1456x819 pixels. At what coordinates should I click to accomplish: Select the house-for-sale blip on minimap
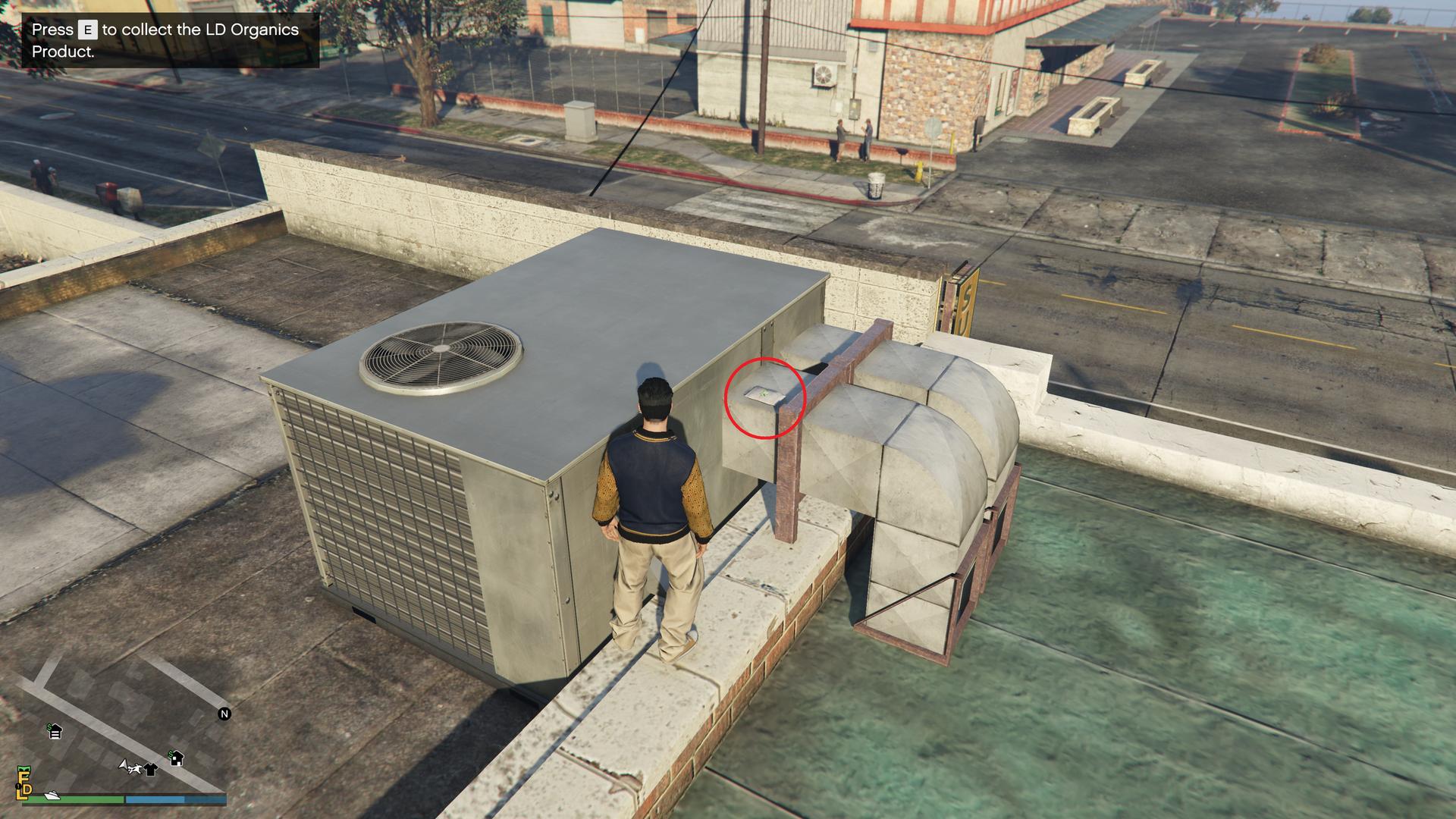pos(176,758)
